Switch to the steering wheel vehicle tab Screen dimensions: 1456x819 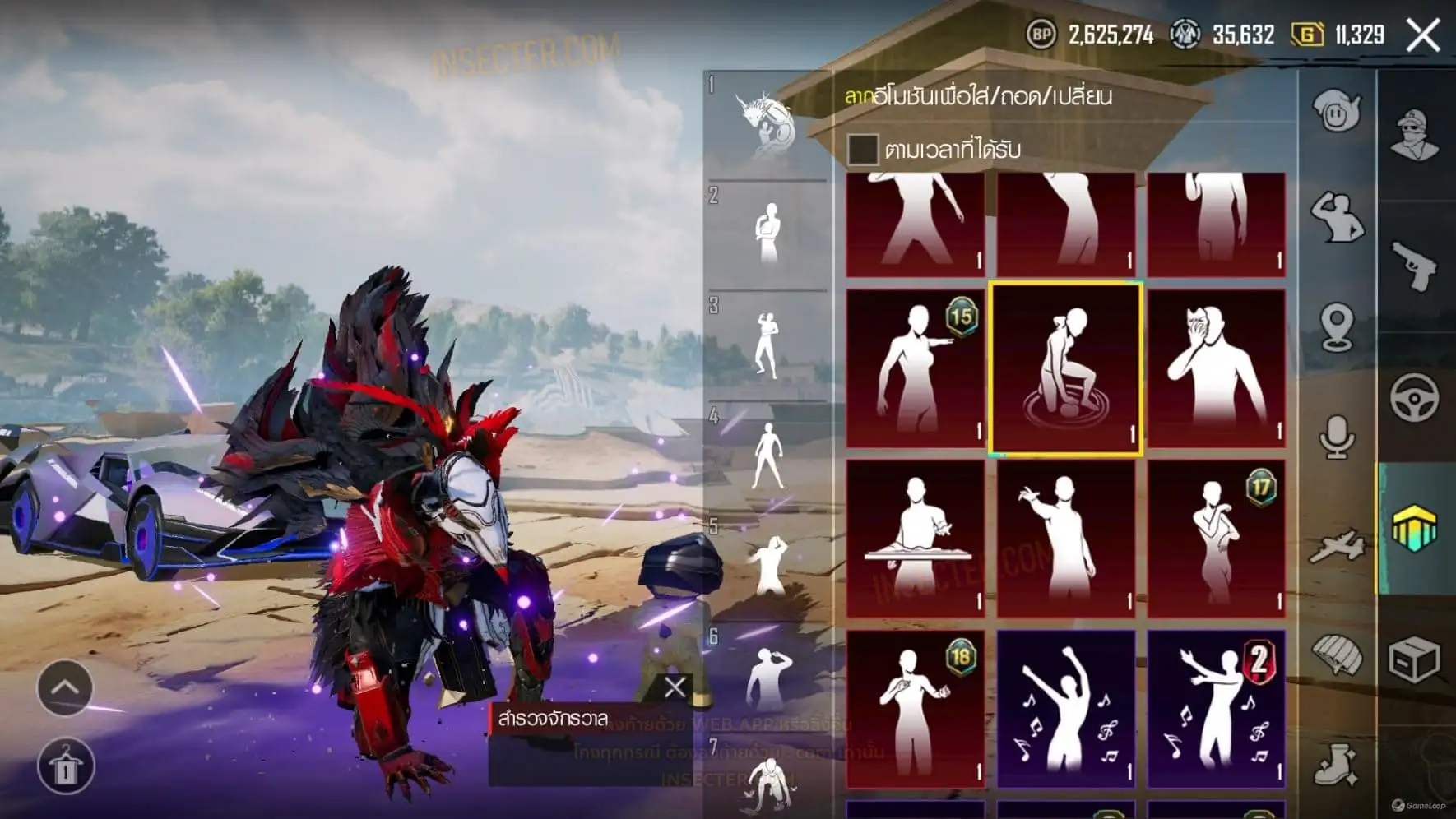pos(1414,398)
